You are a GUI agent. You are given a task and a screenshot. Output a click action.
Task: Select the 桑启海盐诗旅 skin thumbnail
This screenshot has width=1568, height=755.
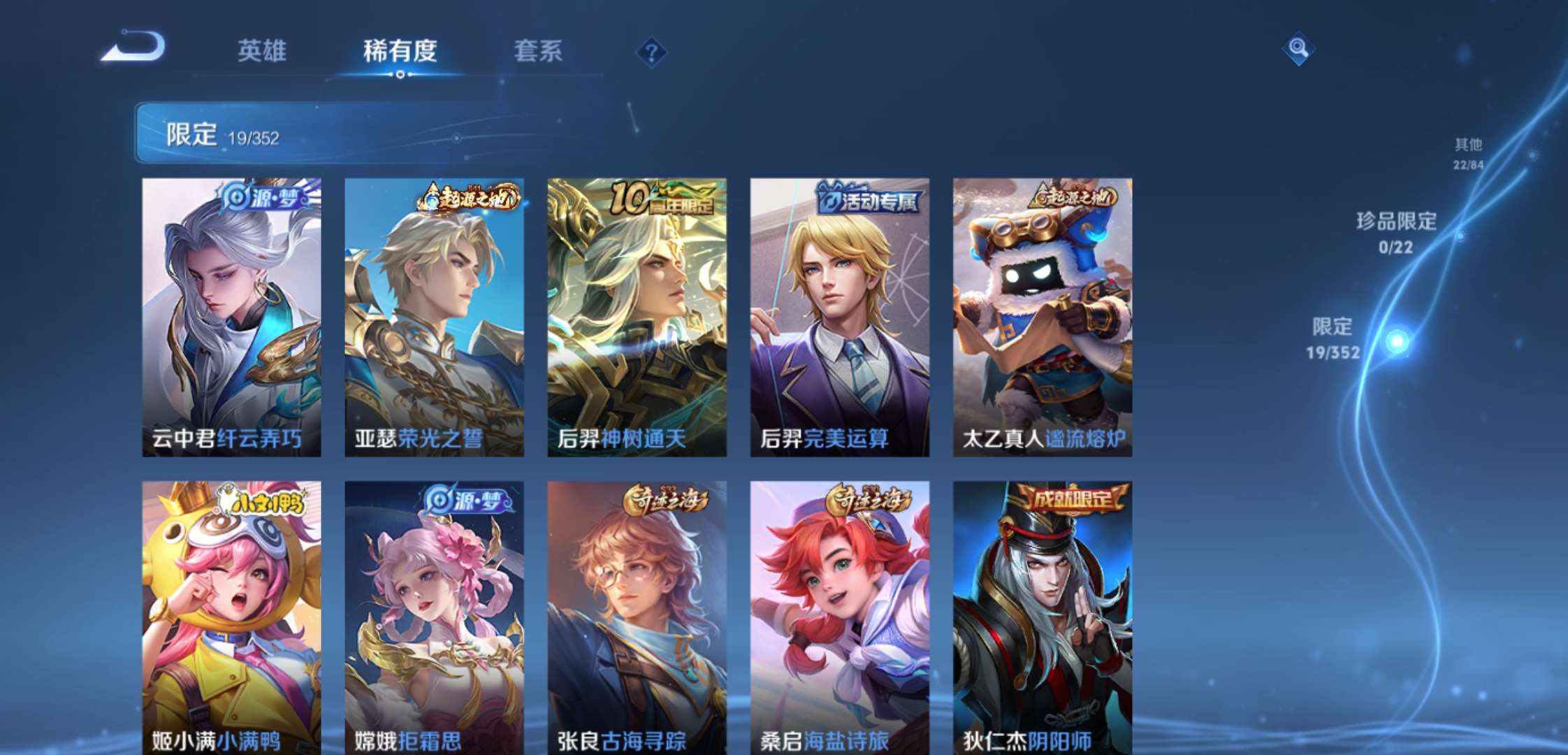pyautogui.click(x=839, y=615)
